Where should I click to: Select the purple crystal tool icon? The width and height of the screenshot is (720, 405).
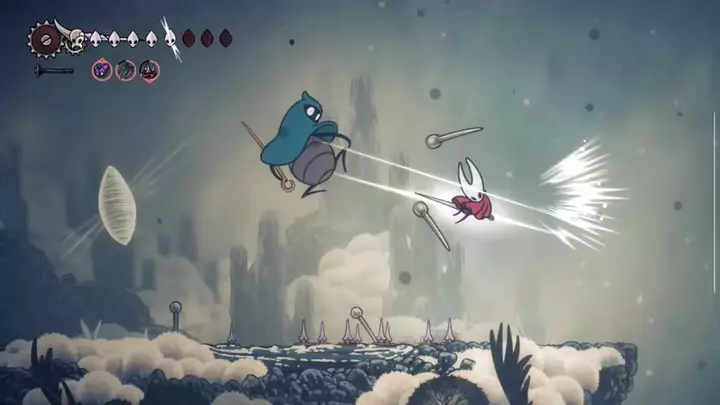(x=102, y=70)
